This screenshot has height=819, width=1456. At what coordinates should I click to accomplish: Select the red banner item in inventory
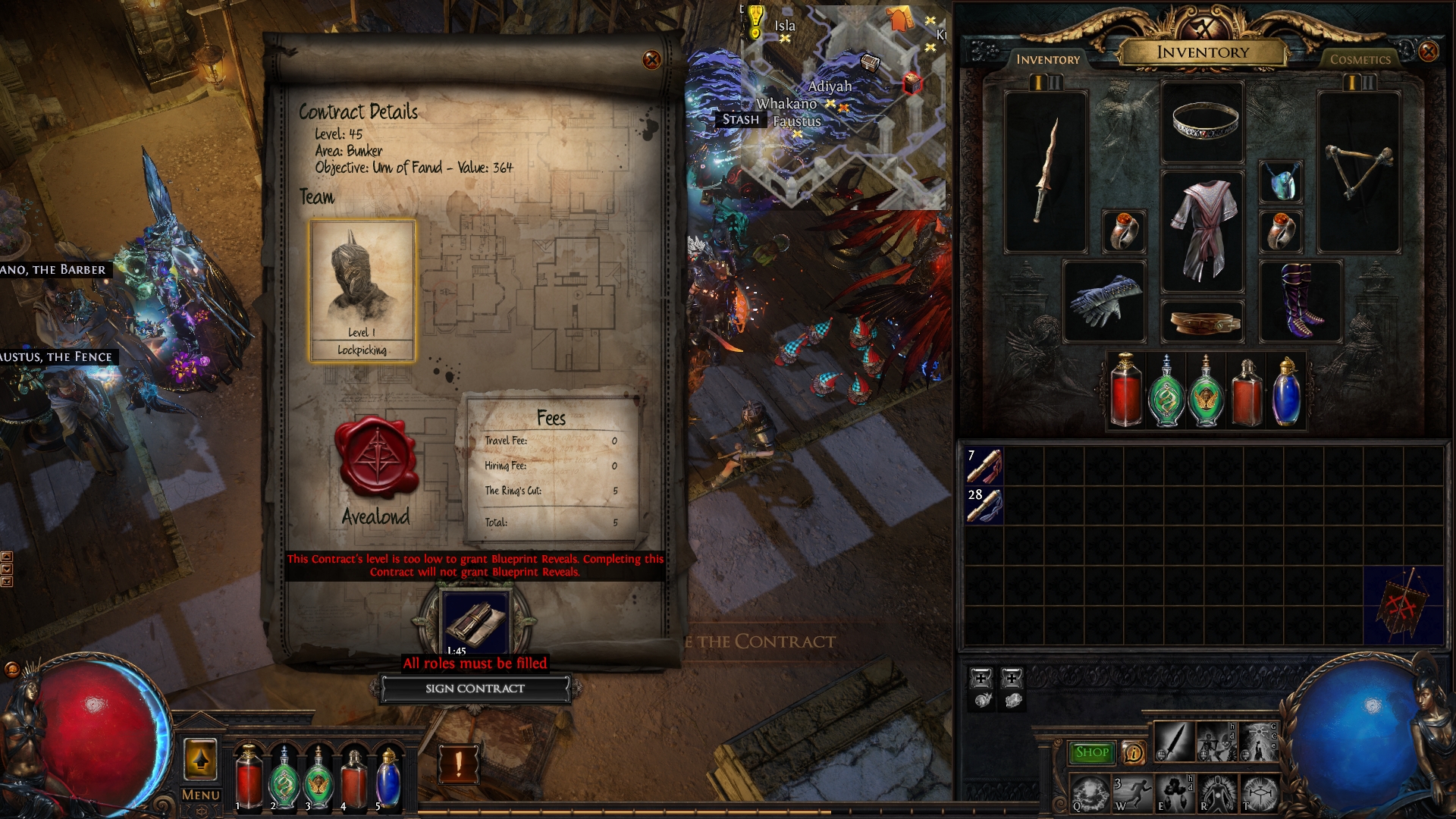coord(1404,605)
